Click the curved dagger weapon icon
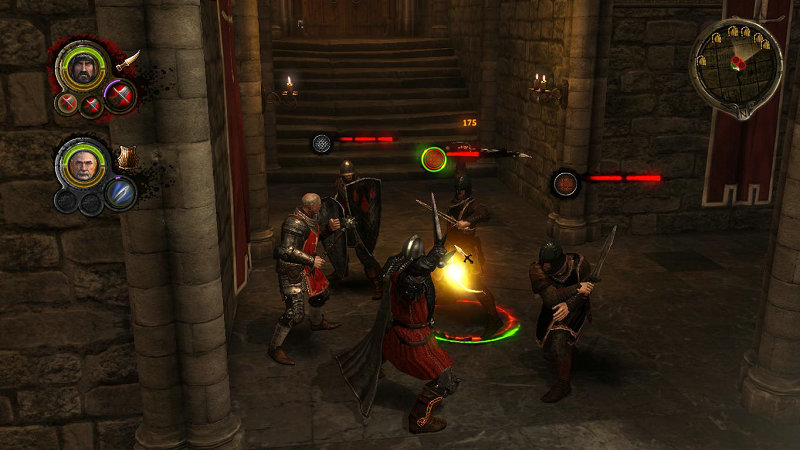This screenshot has height=450, width=800. coord(128,61)
